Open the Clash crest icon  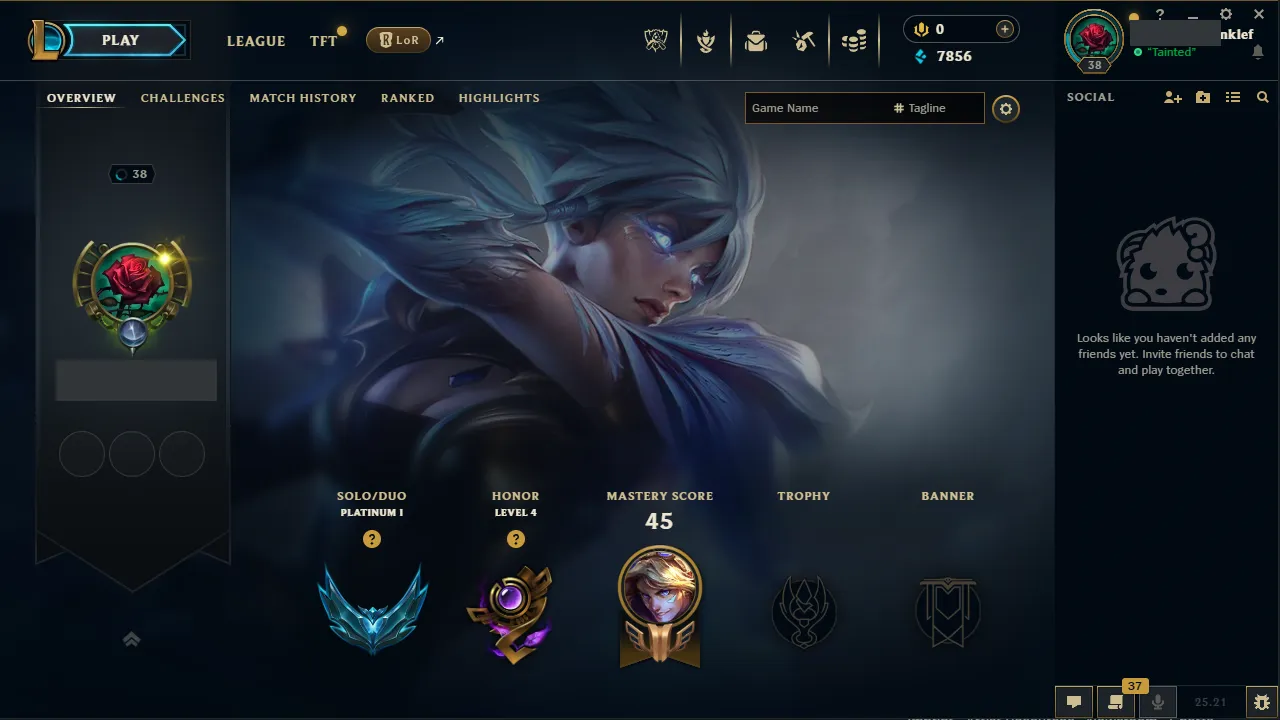click(706, 40)
